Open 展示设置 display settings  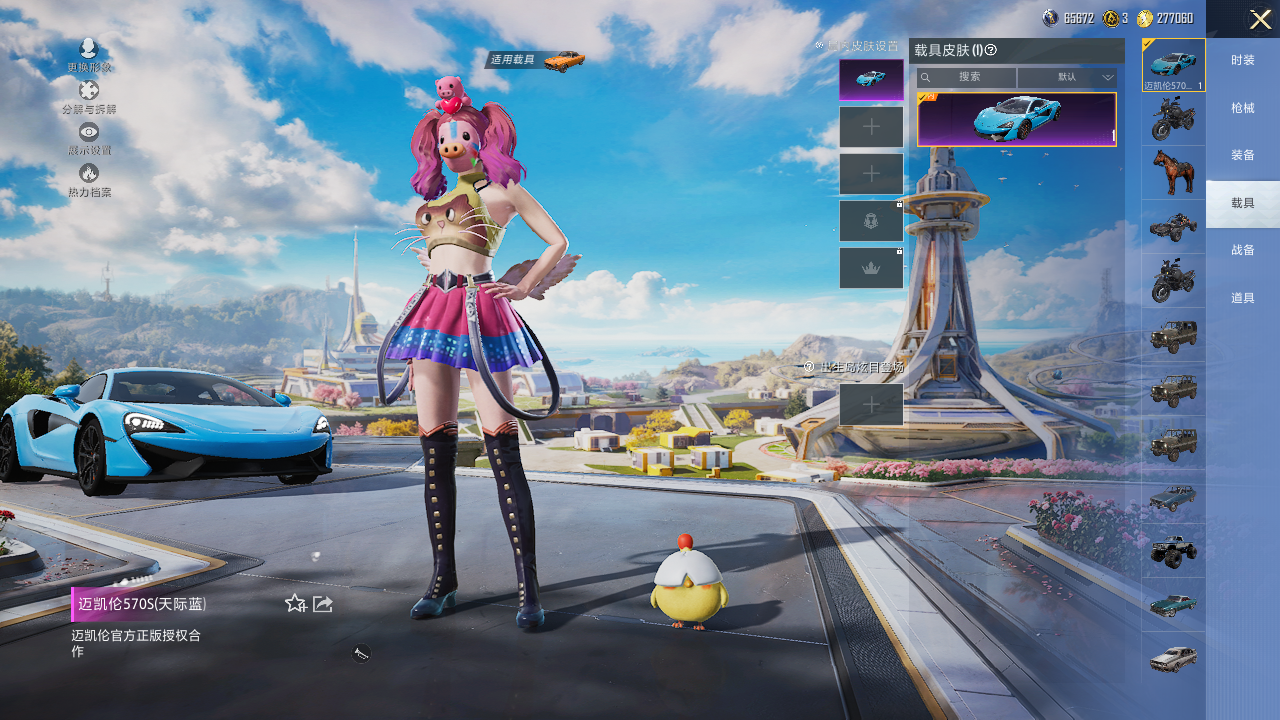pos(89,138)
